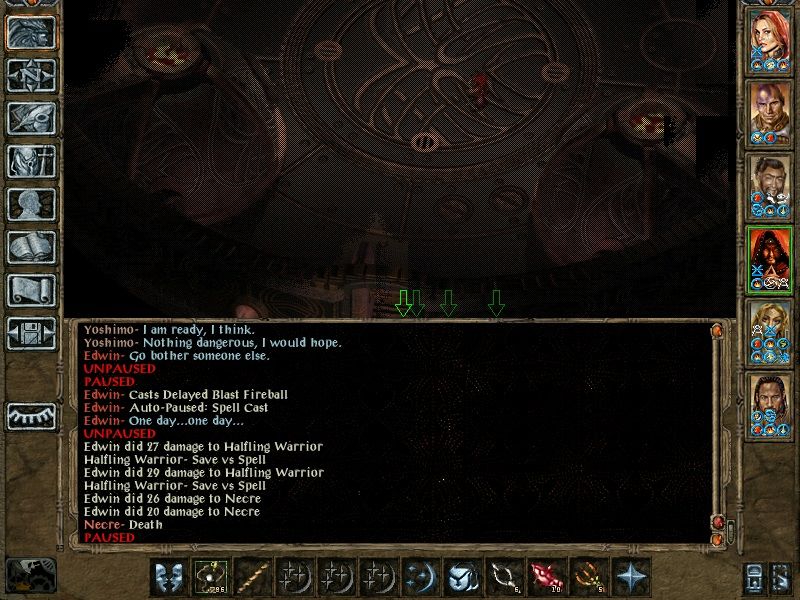Open the options floppy disk button
The image size is (800, 600).
point(32,333)
